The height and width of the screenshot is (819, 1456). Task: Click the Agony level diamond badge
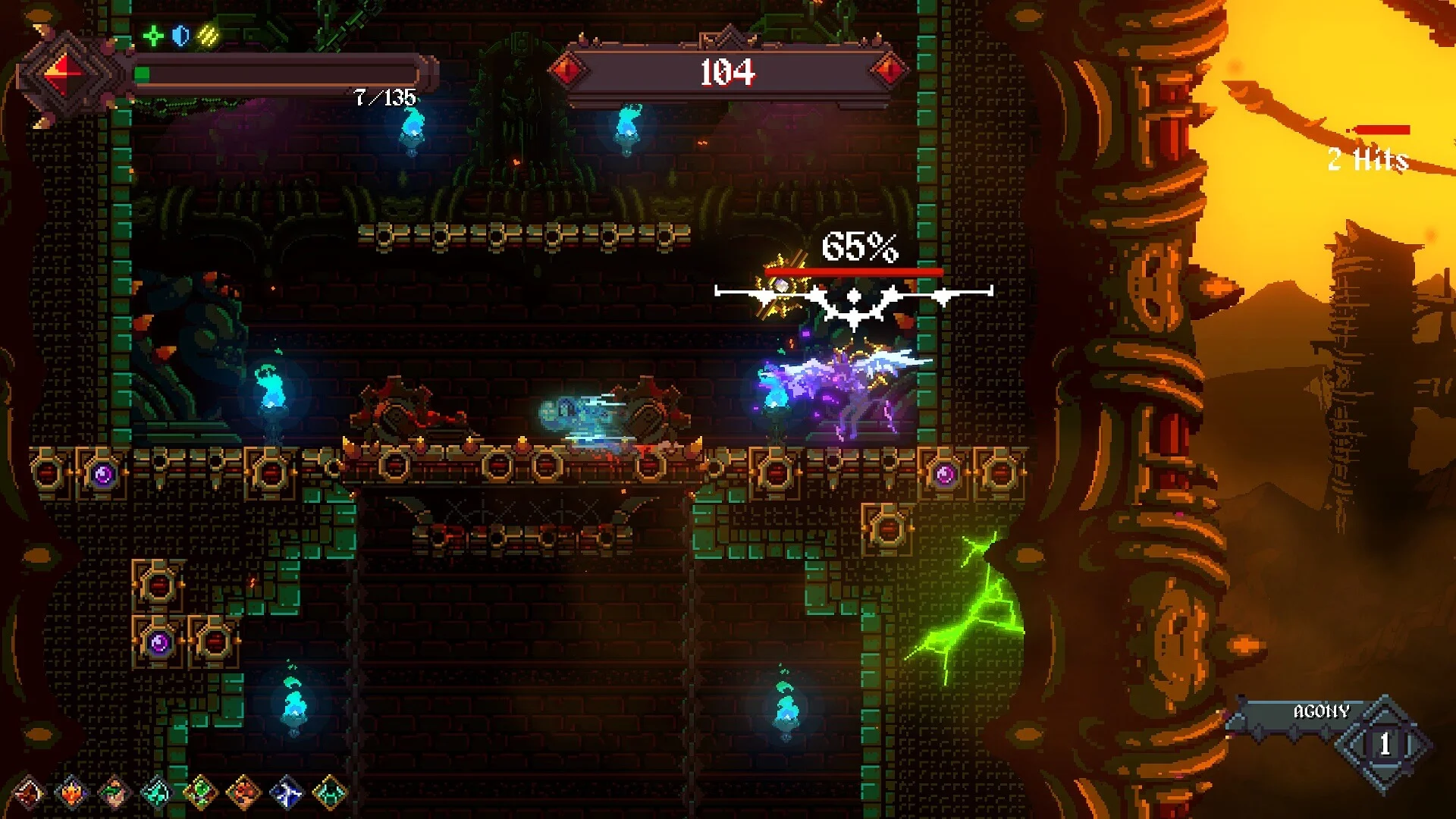coord(1384,744)
